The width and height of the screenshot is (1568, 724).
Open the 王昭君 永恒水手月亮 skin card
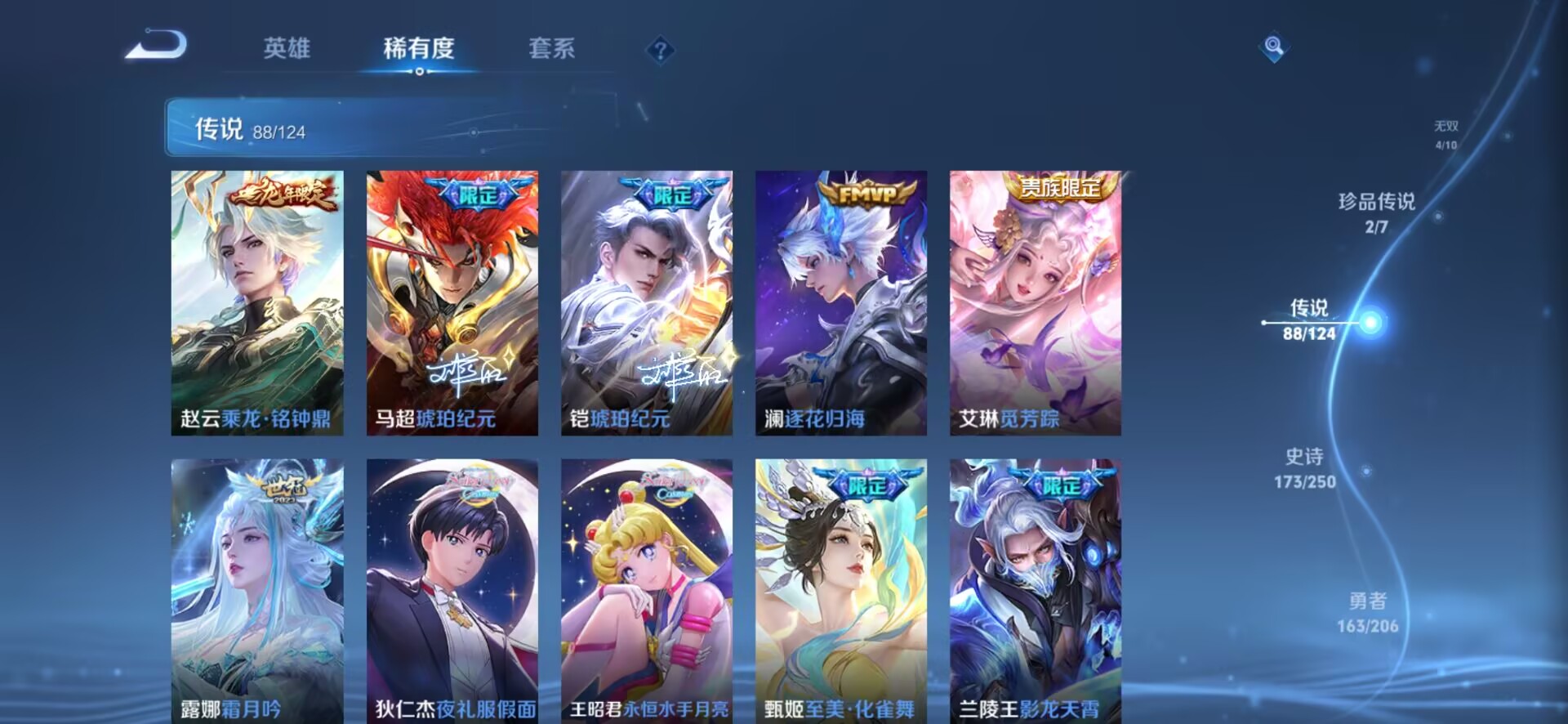[x=646, y=590]
